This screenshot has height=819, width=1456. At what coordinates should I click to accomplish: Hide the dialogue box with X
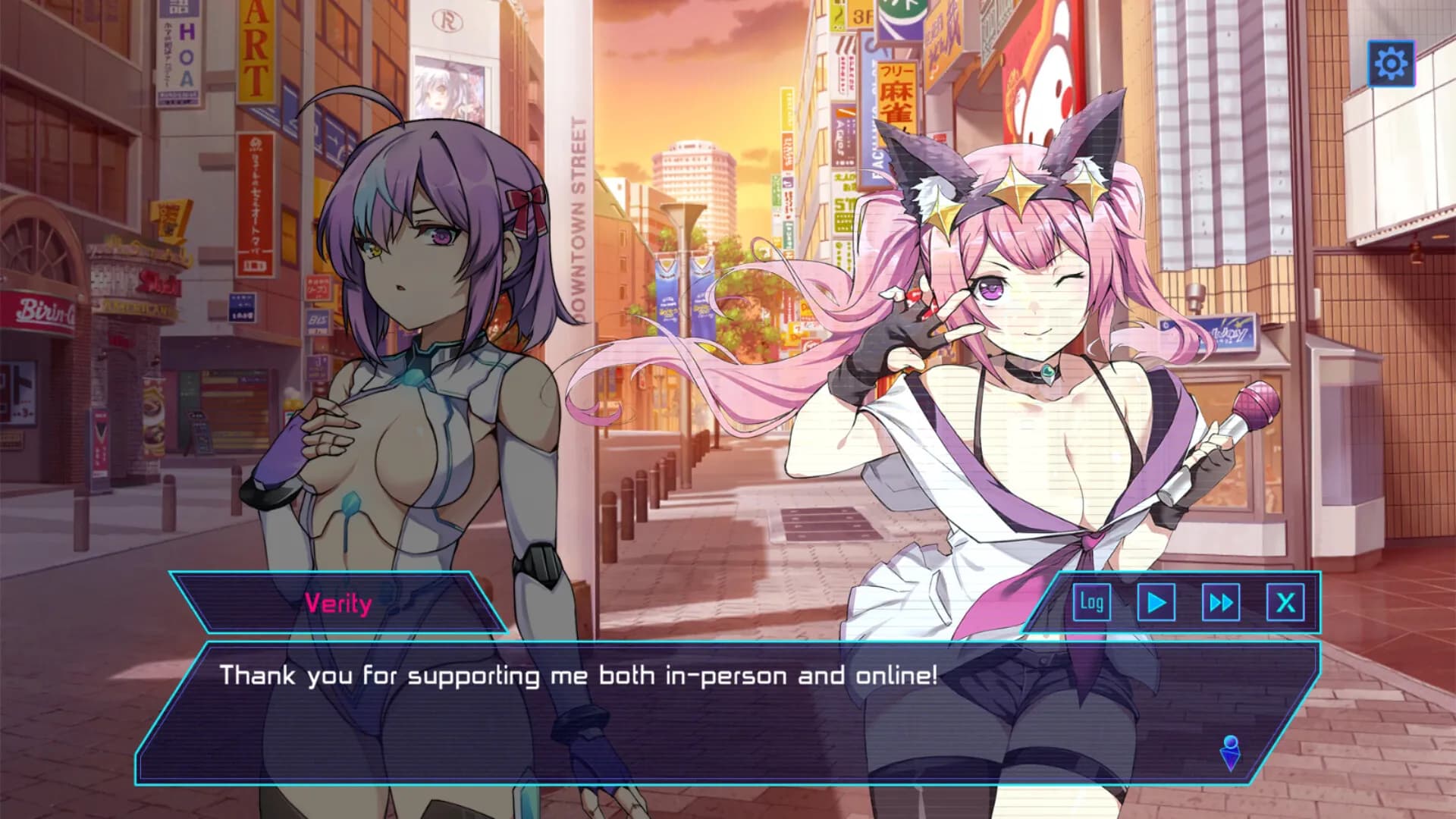tap(1286, 603)
